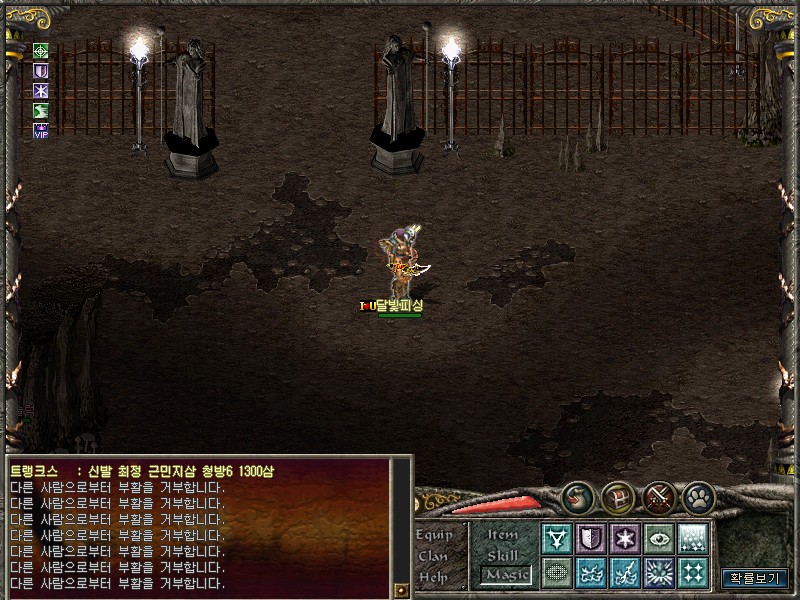Image resolution: width=800 pixels, height=600 pixels.
Task: Select the Magic tab
Action: tap(503, 575)
